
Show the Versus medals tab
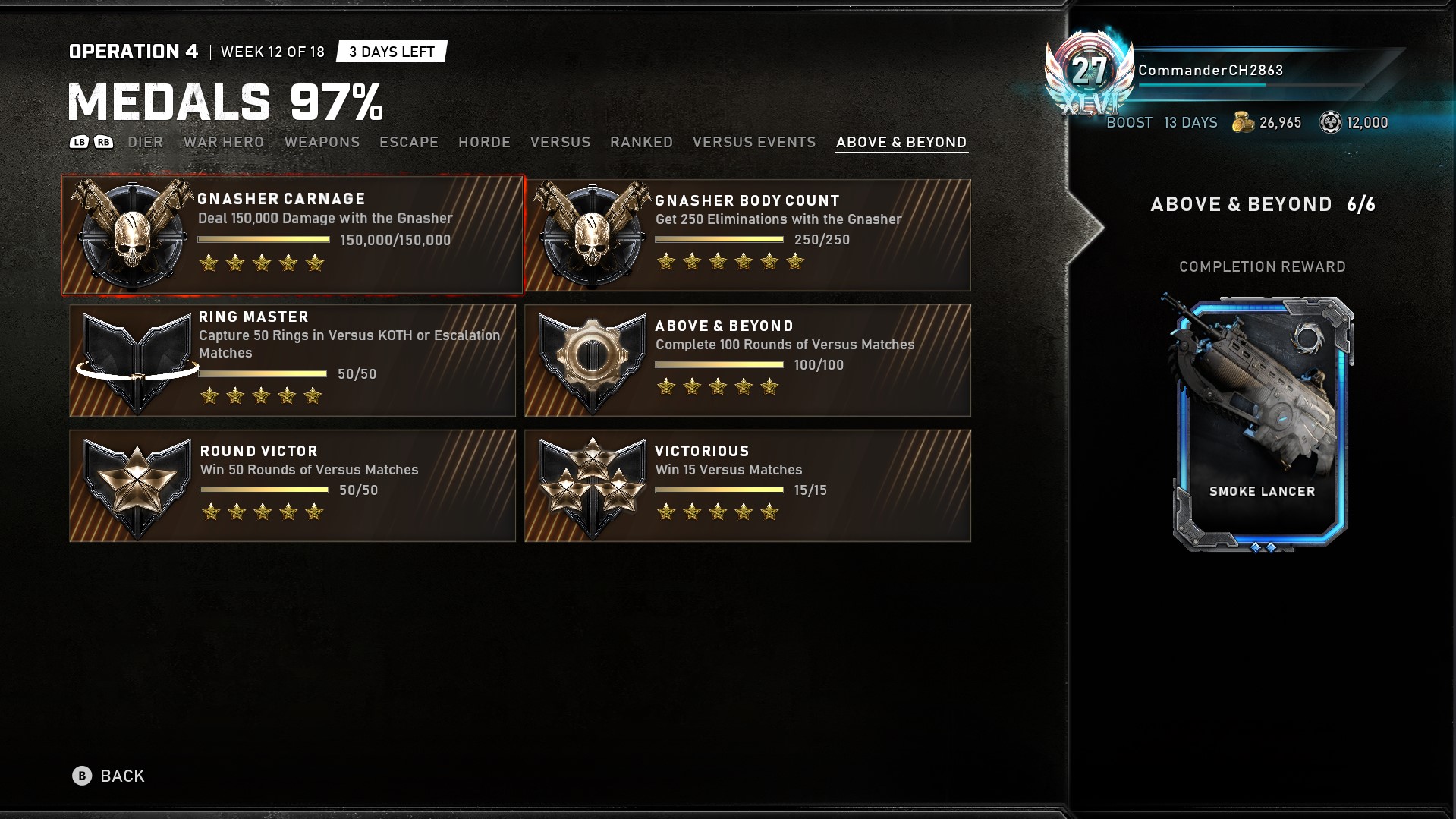[x=560, y=142]
